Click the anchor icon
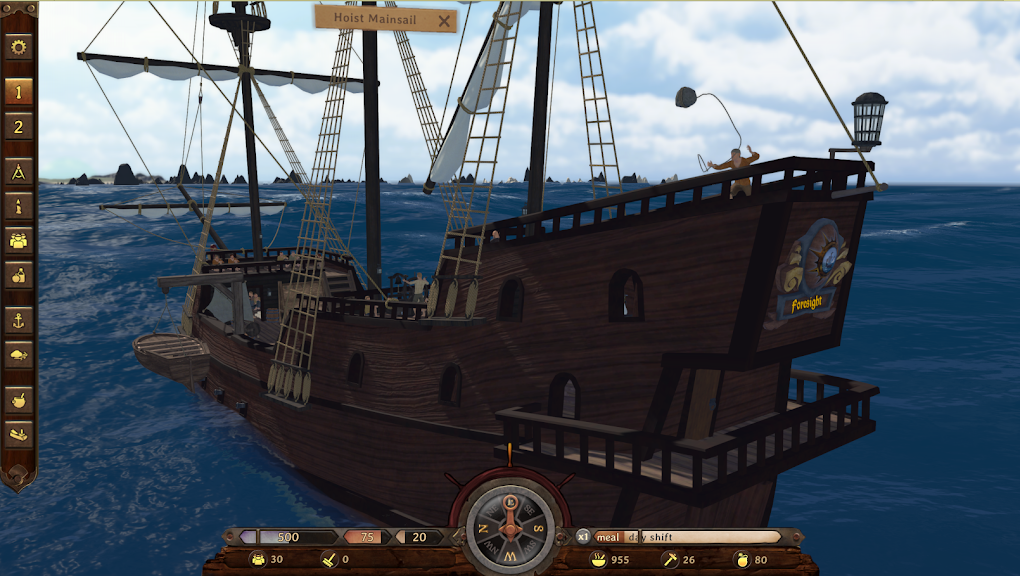The height and width of the screenshot is (576, 1020). point(19,320)
